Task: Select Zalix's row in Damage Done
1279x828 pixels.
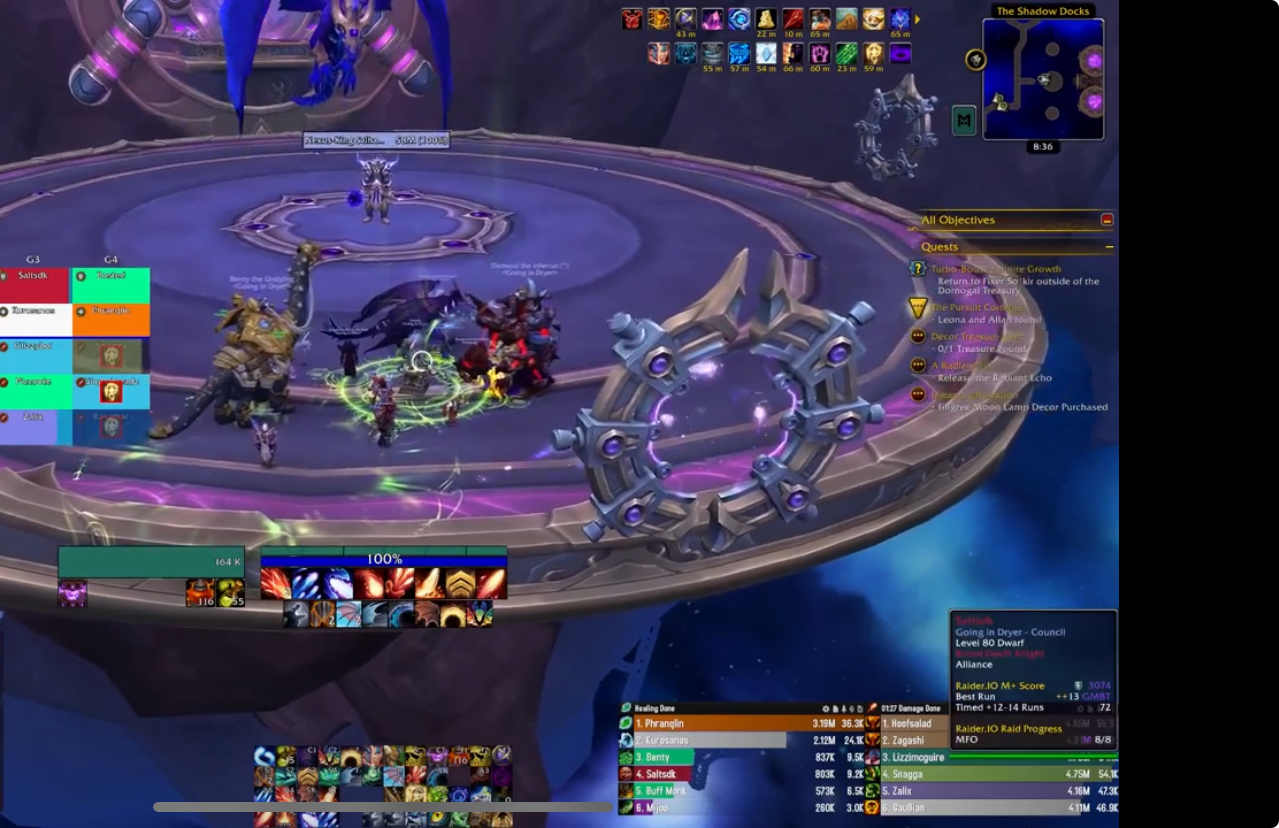Action: click(990, 790)
